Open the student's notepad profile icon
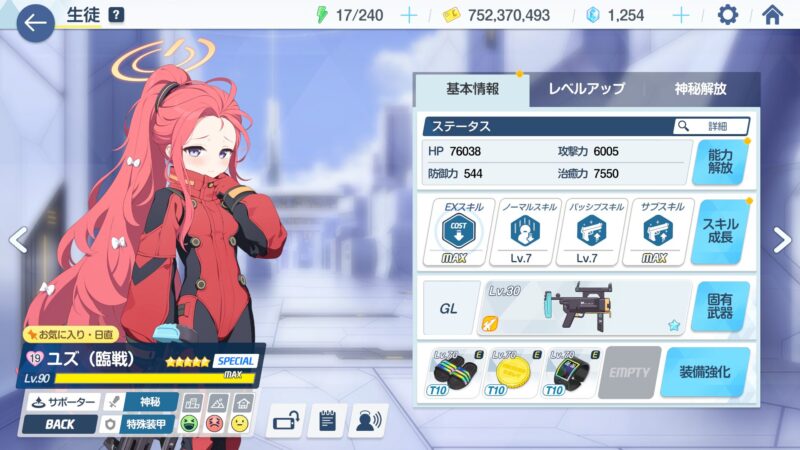Viewport: 800px width, 450px height. pyautogui.click(x=326, y=421)
